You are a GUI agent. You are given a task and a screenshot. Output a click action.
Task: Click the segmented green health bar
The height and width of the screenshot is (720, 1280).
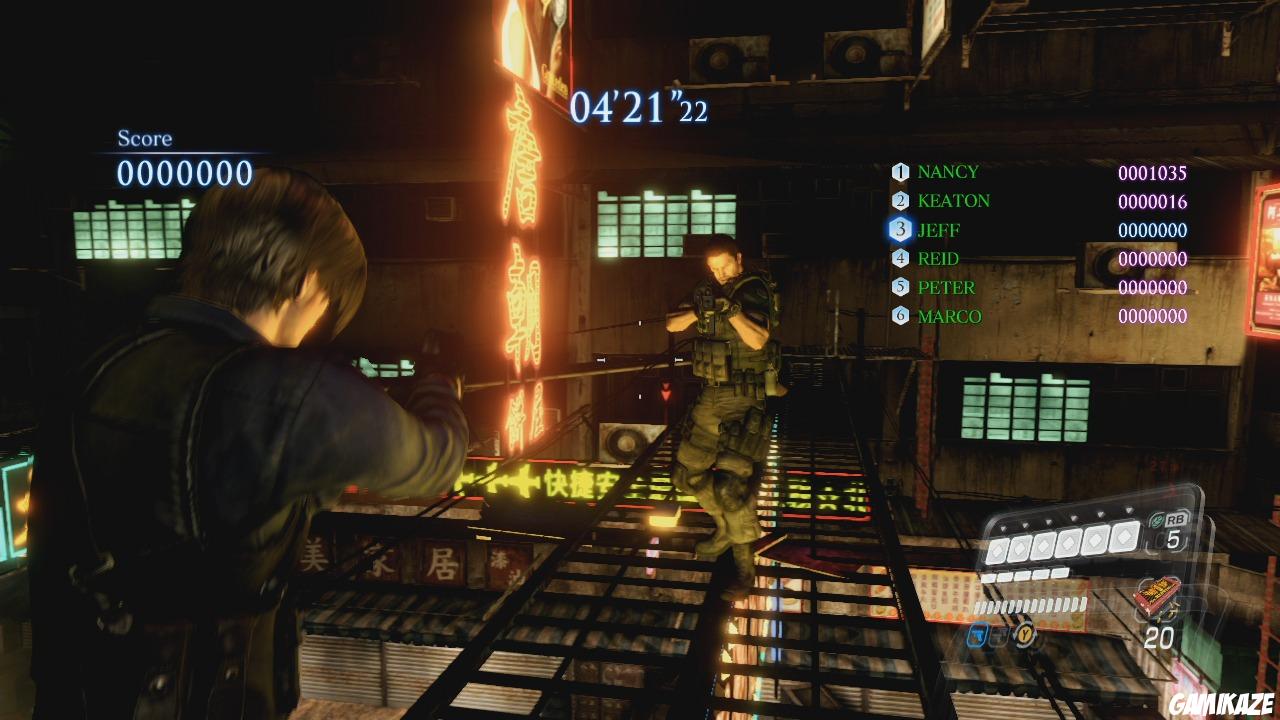coord(1030,604)
